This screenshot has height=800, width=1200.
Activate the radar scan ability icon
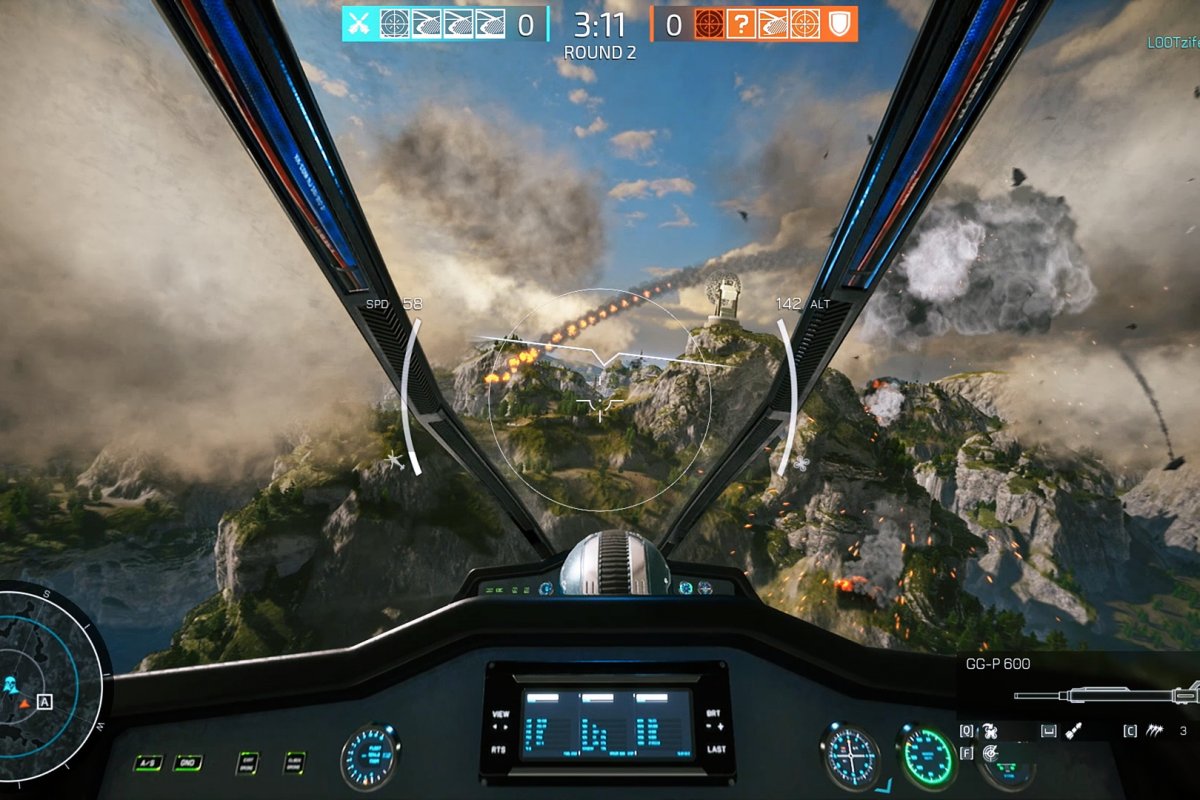(990, 753)
